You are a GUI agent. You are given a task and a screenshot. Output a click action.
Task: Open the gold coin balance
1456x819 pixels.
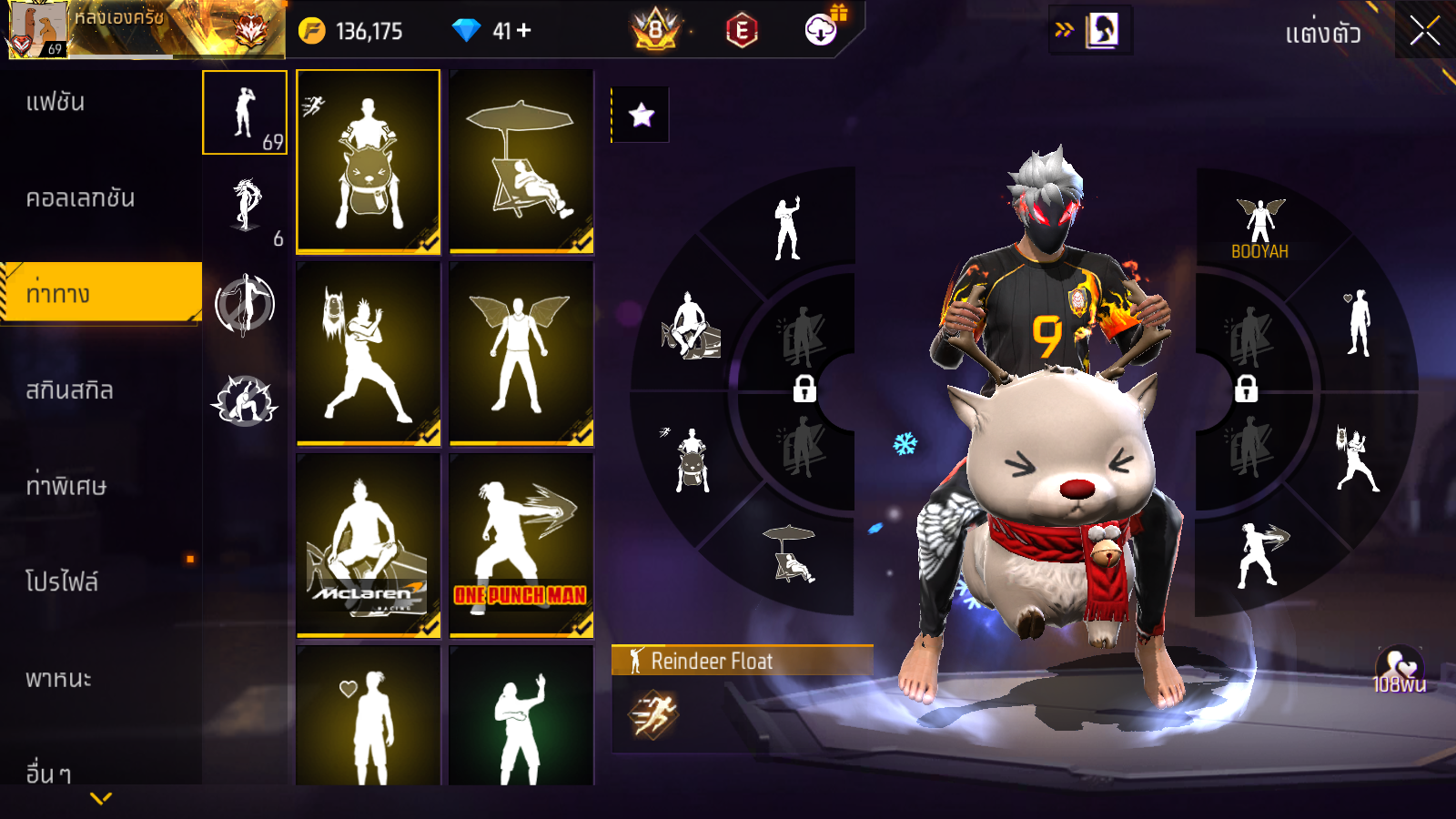click(351, 31)
